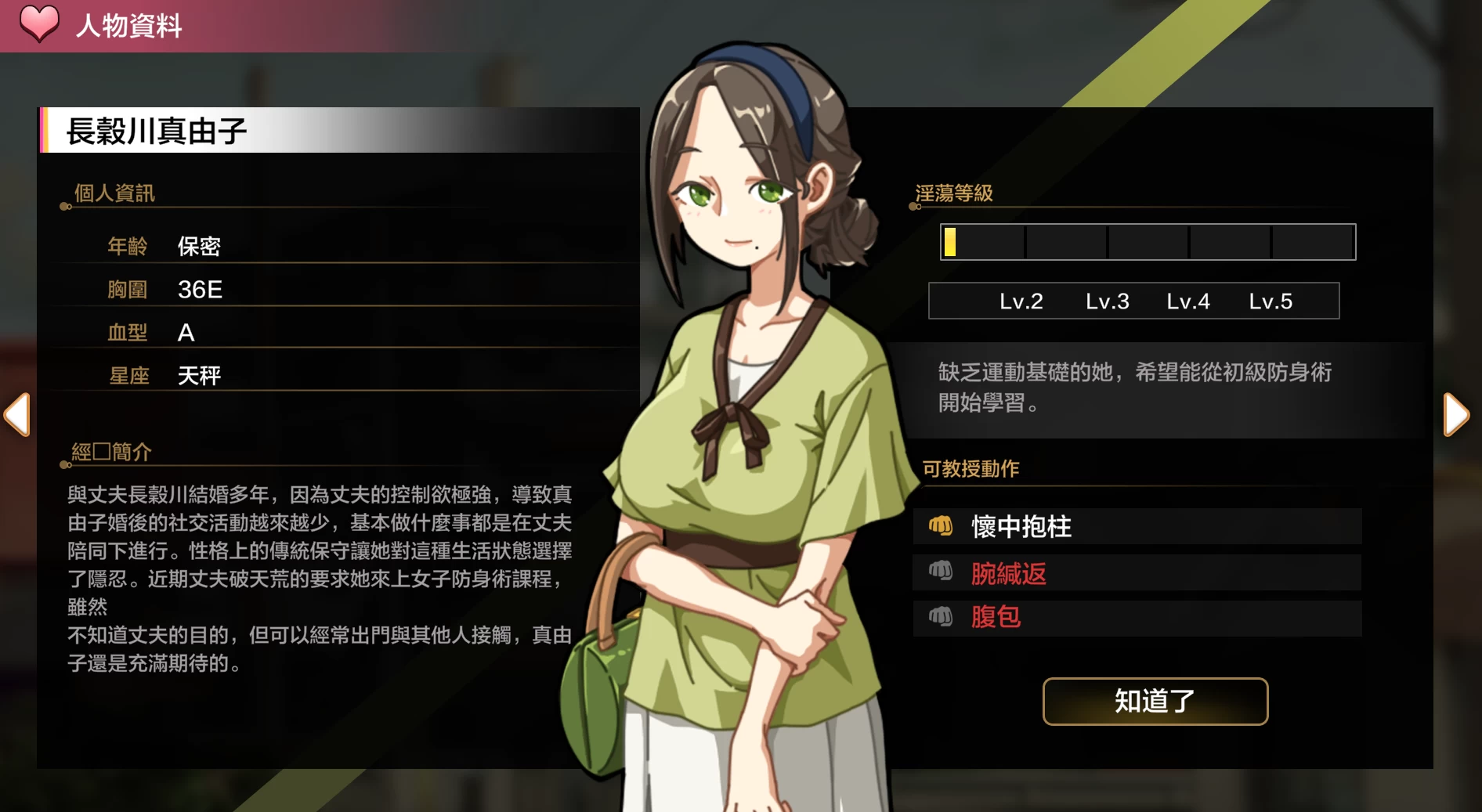
Task: Click the left arrow to view previous character
Action: coord(16,415)
